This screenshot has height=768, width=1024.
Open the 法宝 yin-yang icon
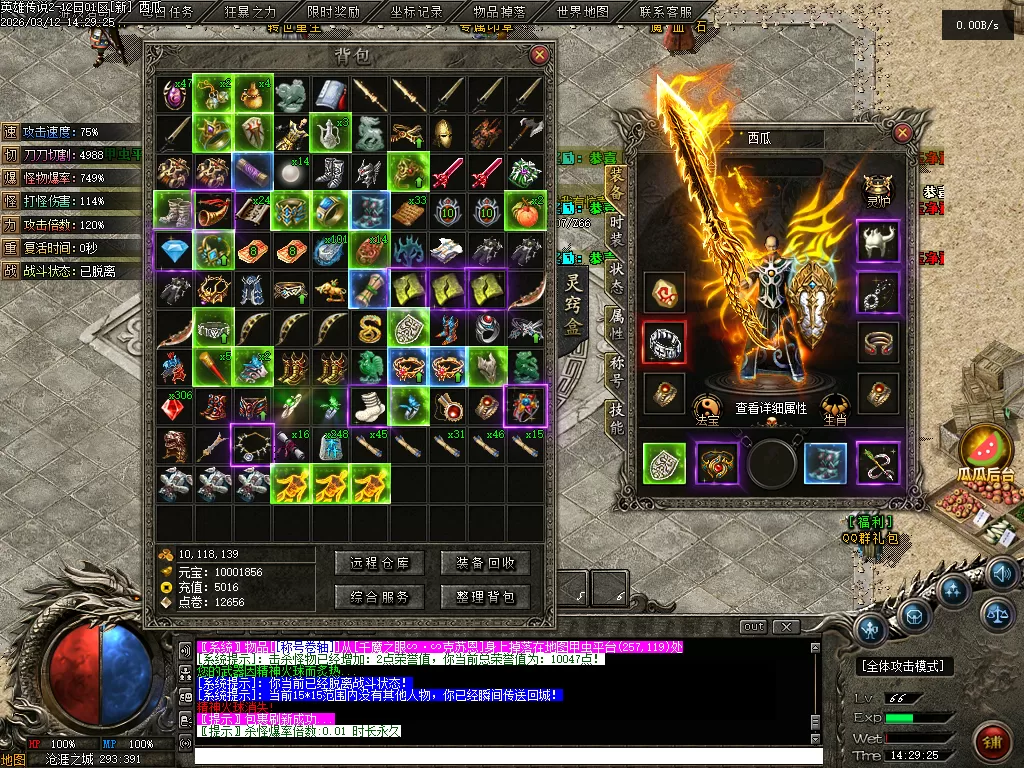pyautogui.click(x=706, y=409)
